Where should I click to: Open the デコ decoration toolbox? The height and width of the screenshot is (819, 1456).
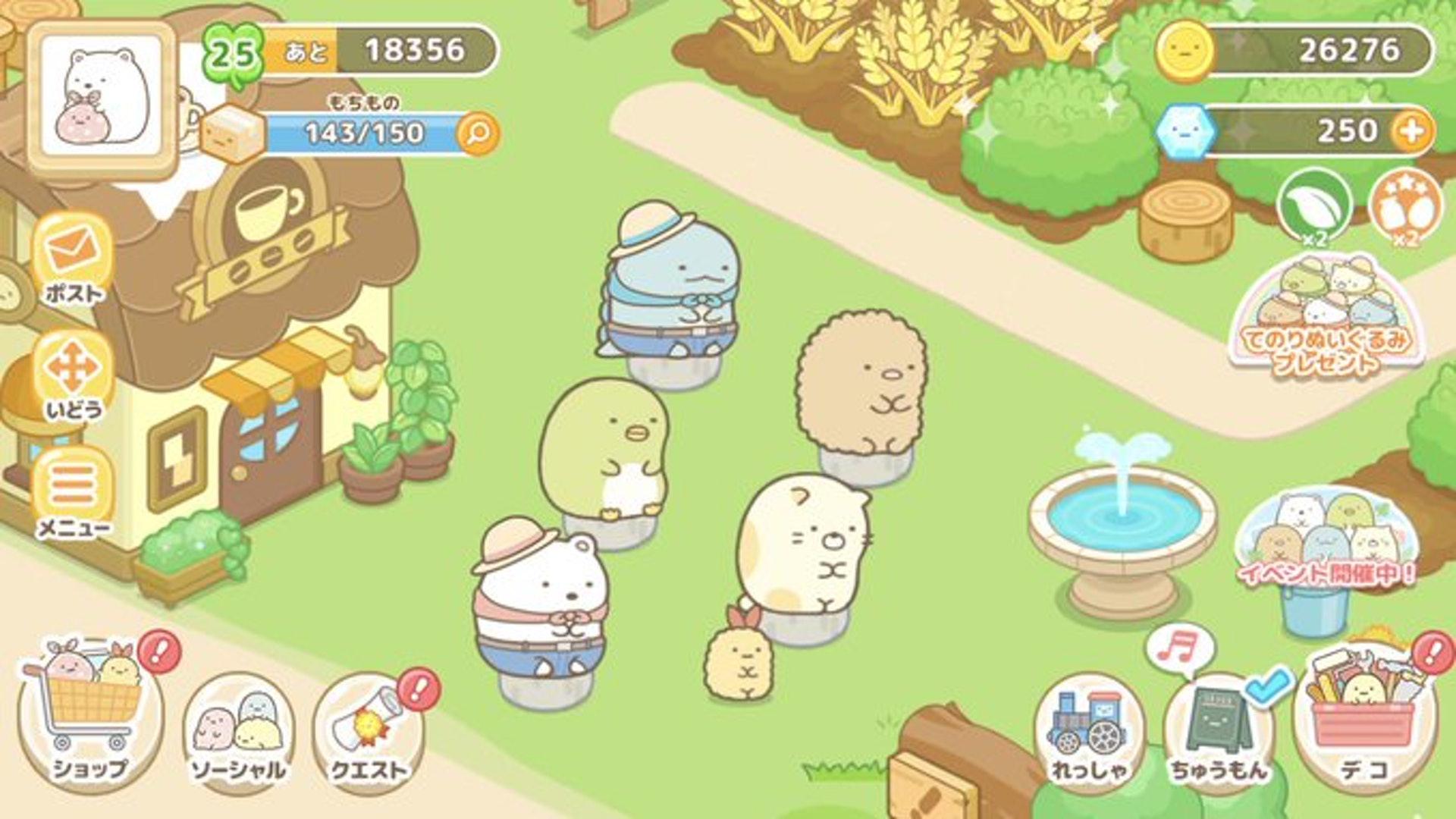click(1364, 717)
